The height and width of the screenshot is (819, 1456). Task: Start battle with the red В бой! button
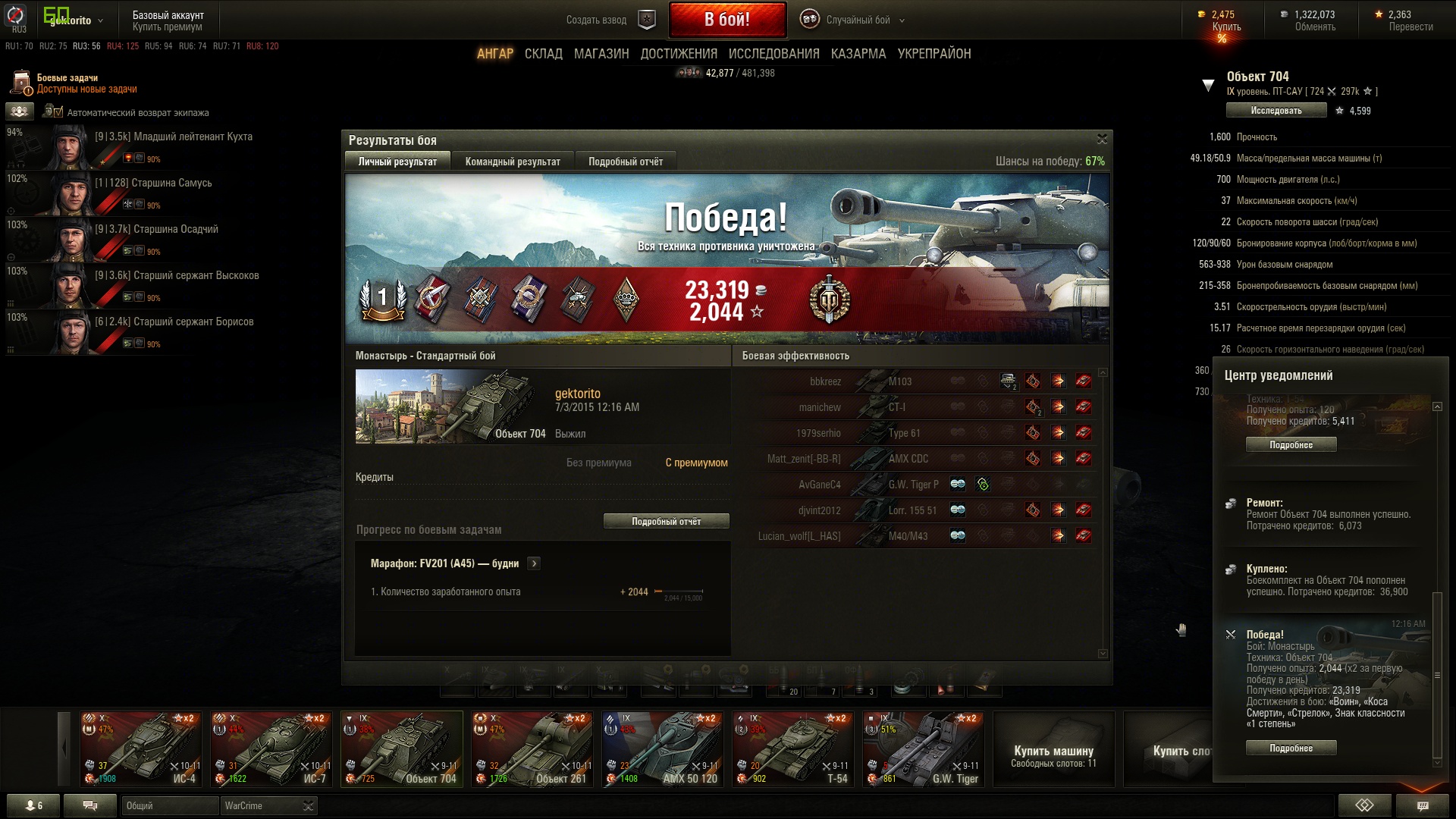[x=726, y=20]
